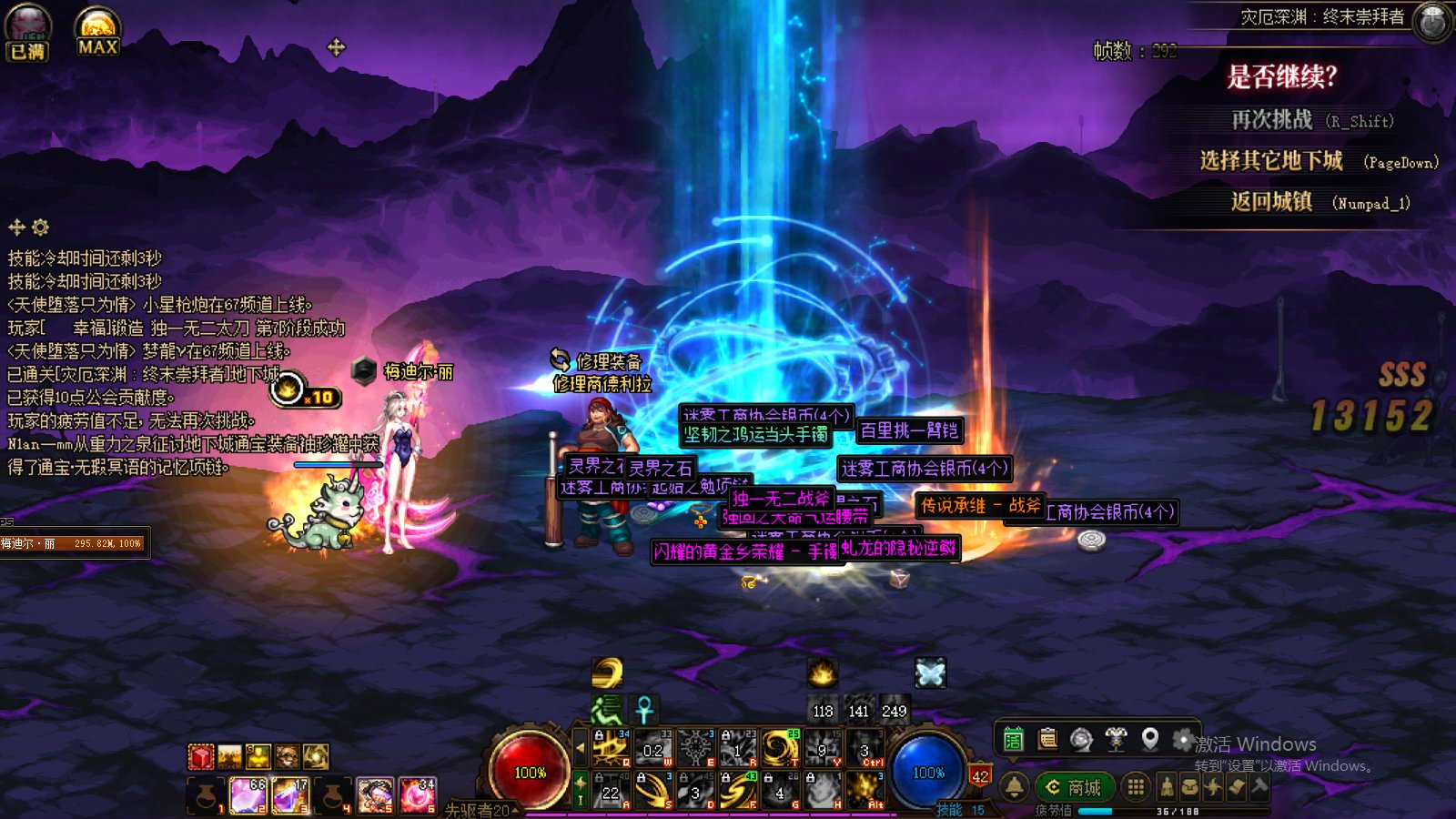Open the hammer icon in bottom menu

pyautogui.click(x=1259, y=786)
